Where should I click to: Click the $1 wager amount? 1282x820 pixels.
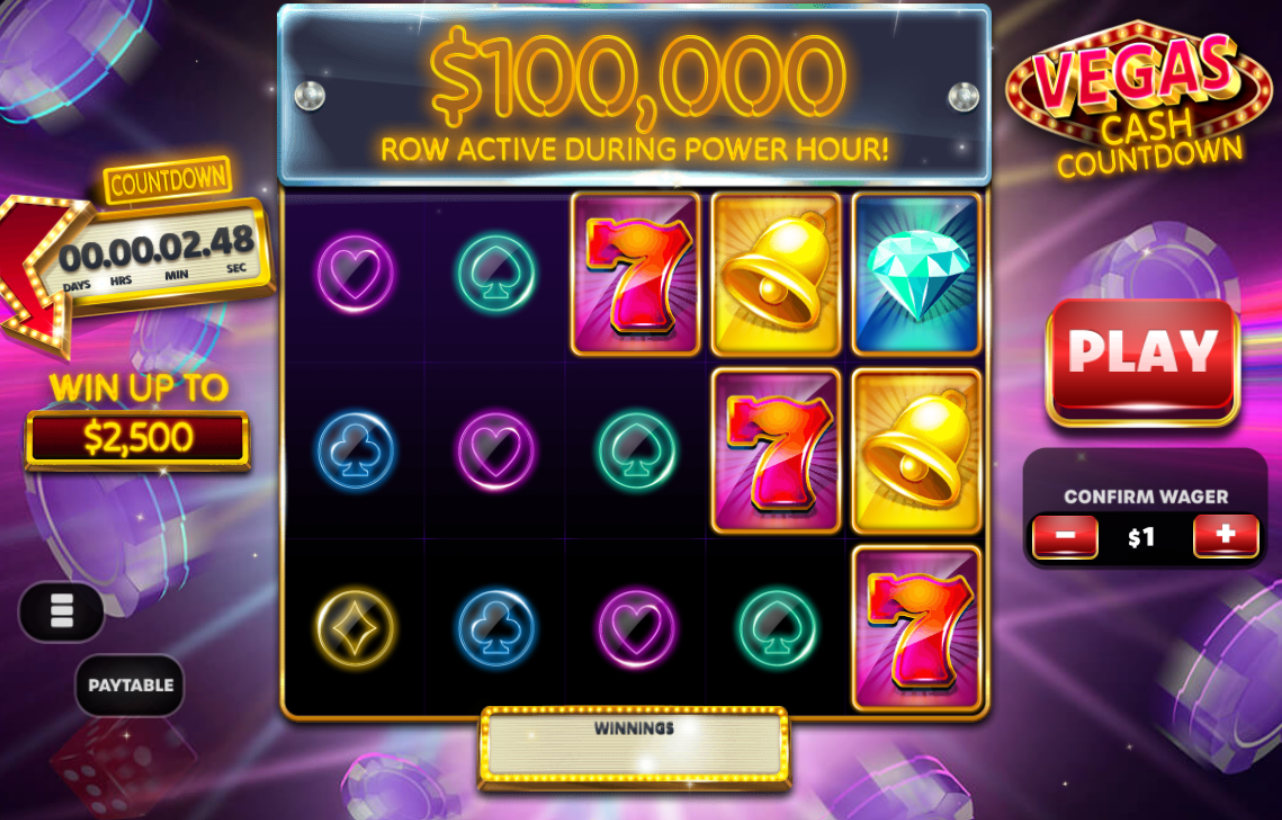click(x=1143, y=536)
